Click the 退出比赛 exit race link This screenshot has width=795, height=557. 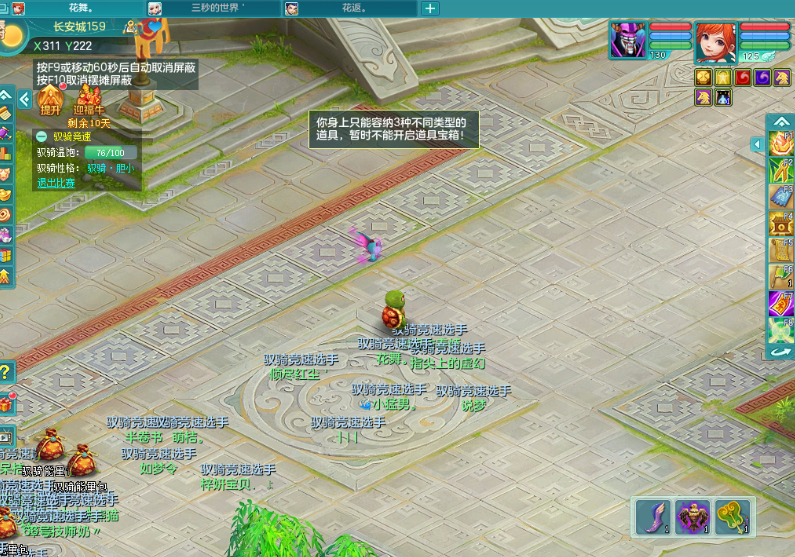tap(56, 182)
